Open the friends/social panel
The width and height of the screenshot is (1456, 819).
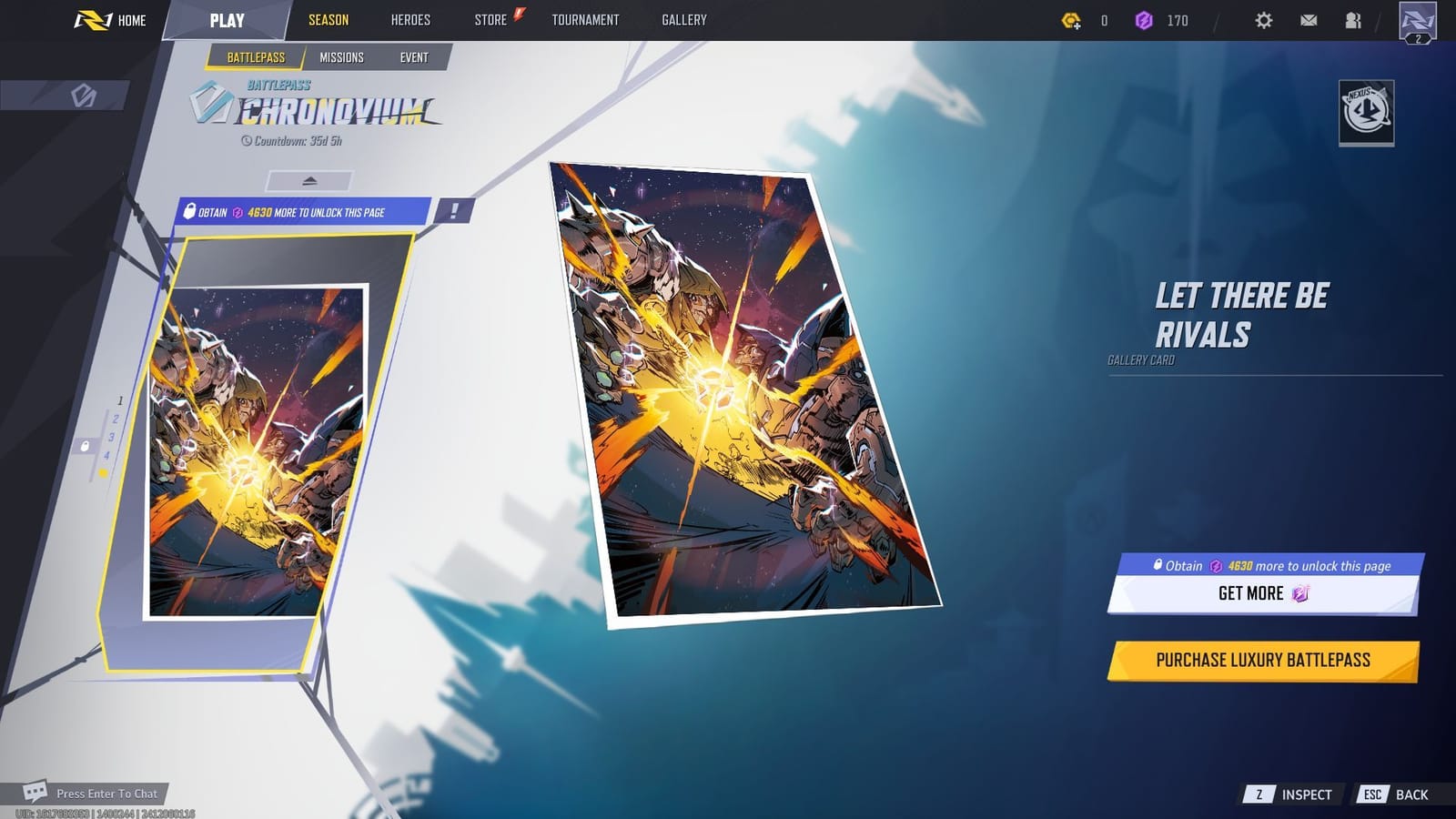(1351, 19)
